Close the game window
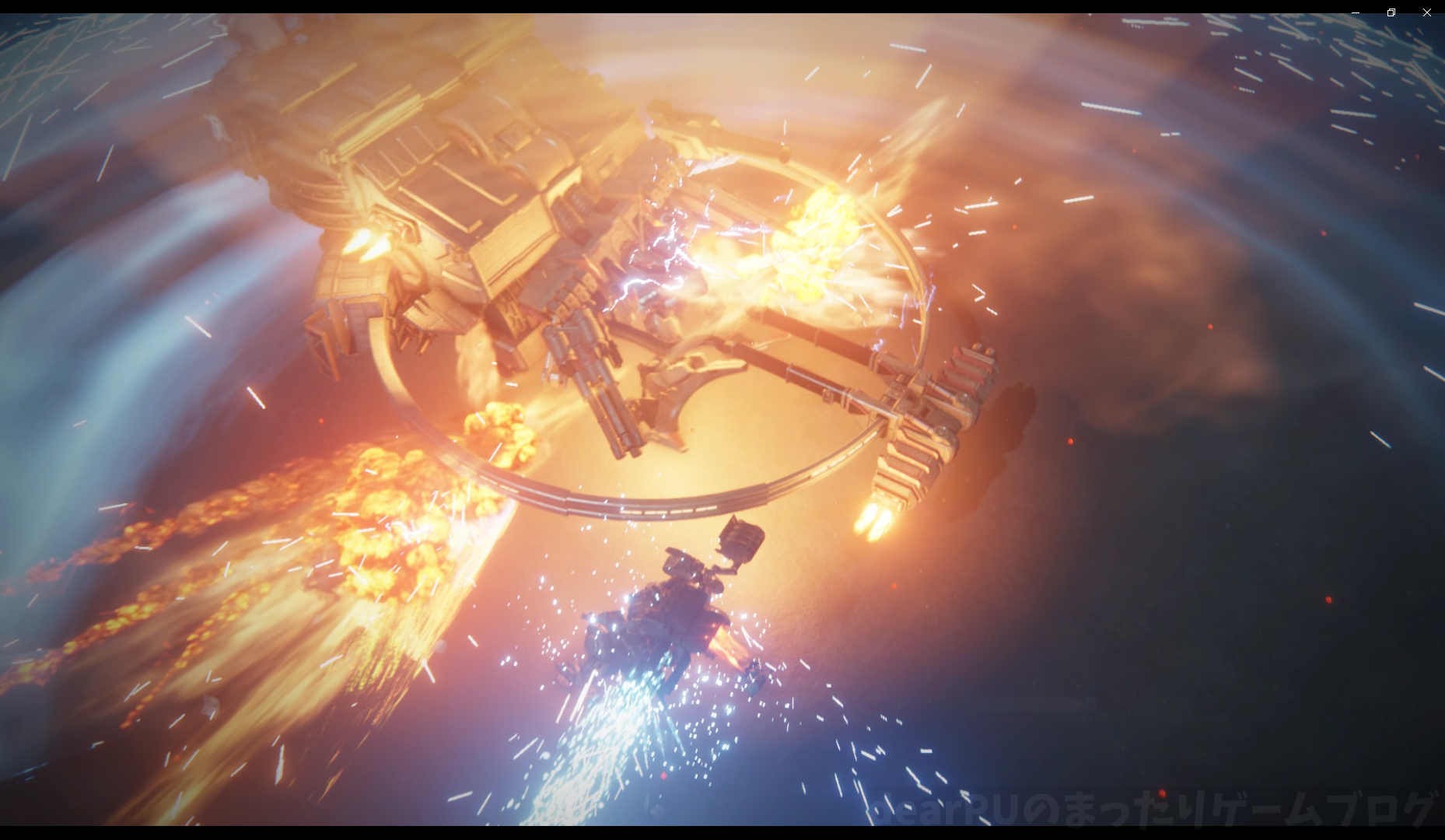The width and height of the screenshot is (1445, 840). tap(1426, 12)
